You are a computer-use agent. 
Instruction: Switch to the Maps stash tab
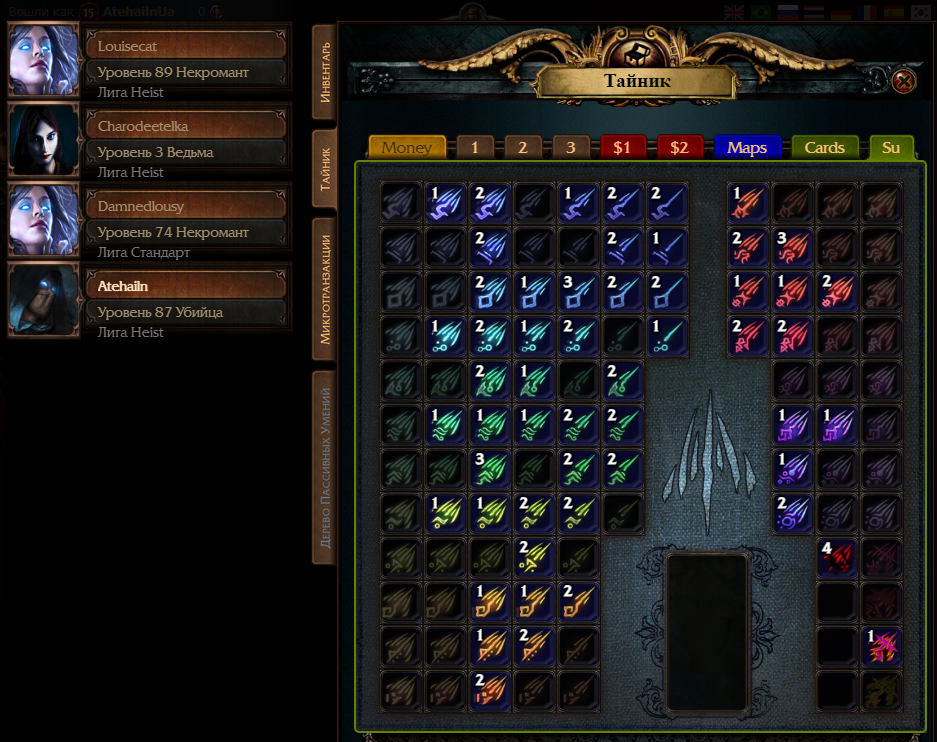point(747,147)
